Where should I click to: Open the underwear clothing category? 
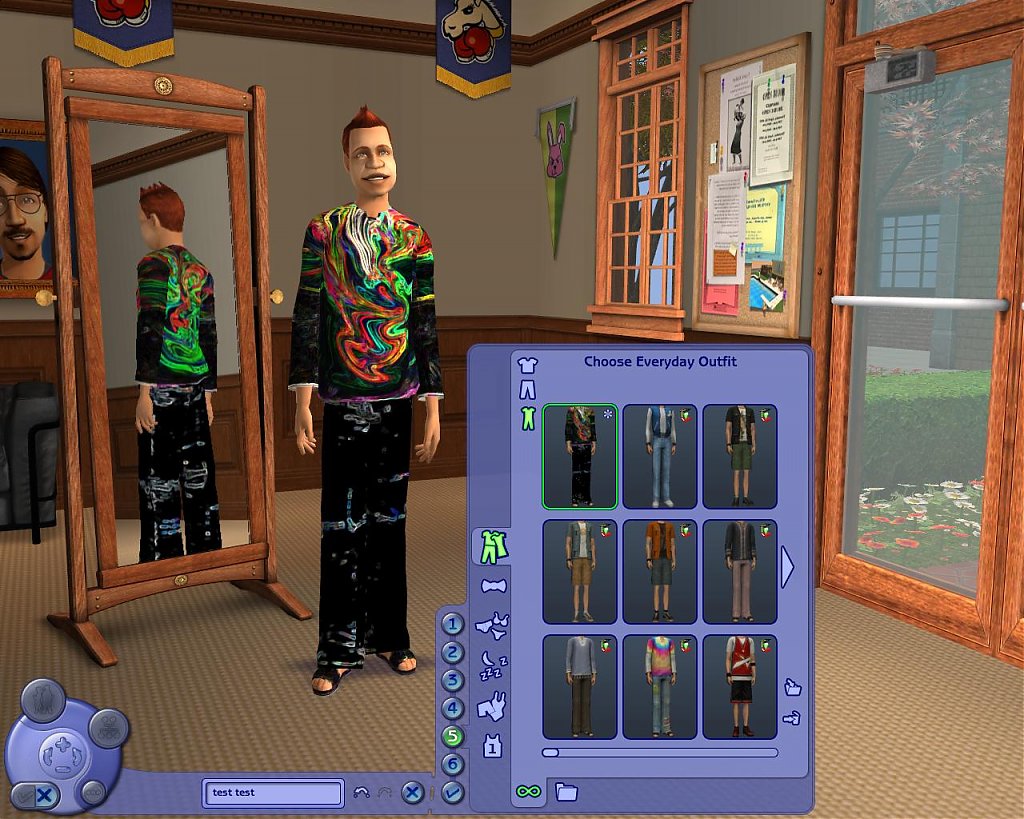pyautogui.click(x=492, y=626)
